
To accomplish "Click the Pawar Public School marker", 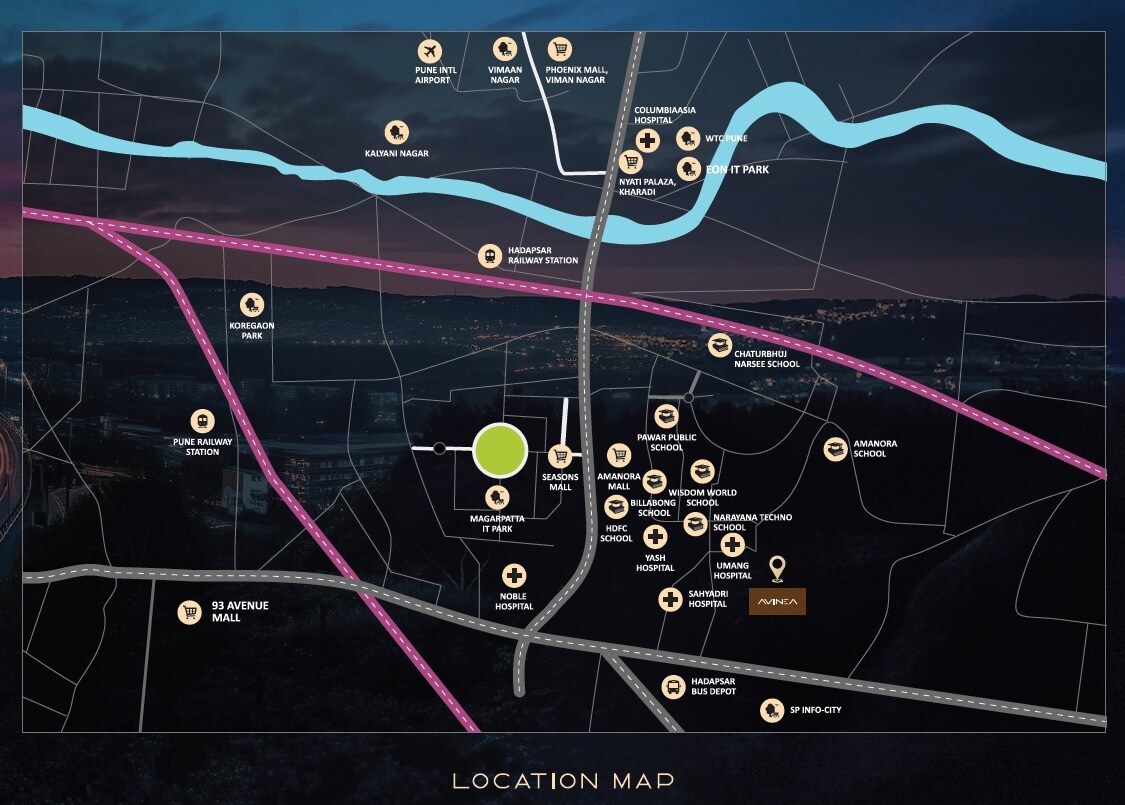I will pyautogui.click(x=667, y=416).
